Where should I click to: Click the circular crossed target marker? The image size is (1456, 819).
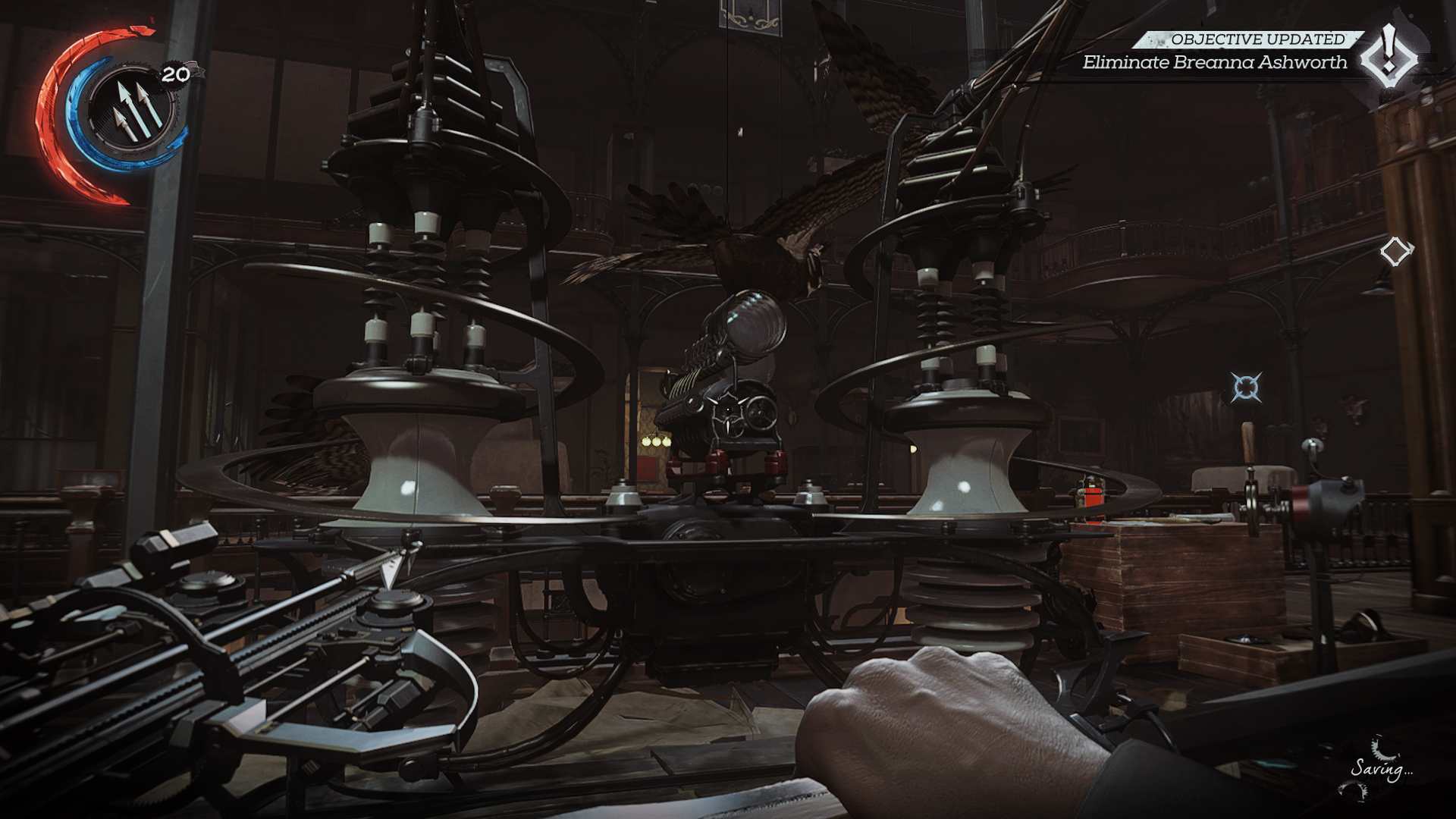coord(1246,388)
